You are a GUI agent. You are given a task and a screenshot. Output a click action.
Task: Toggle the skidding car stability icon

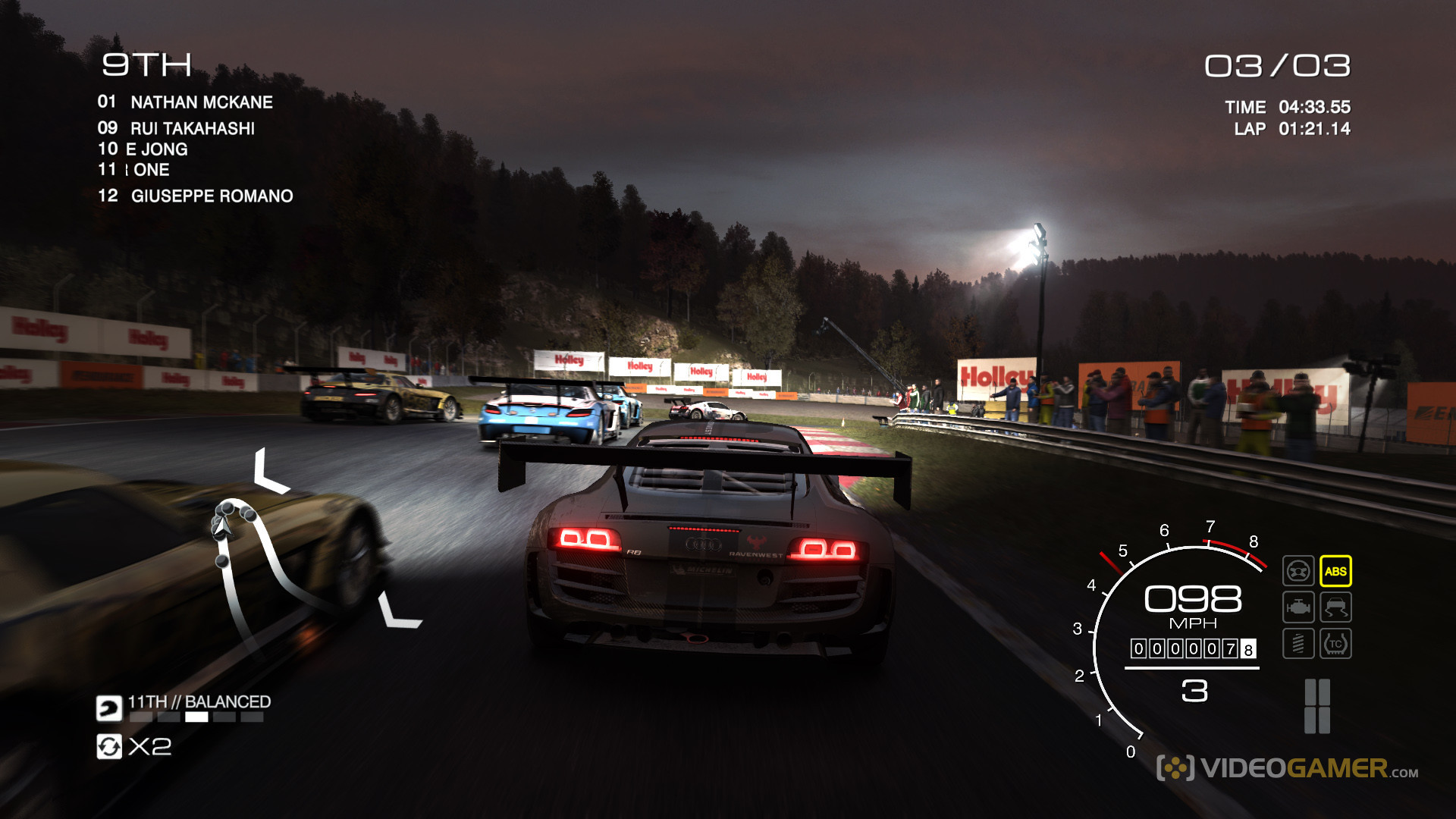(x=1335, y=607)
